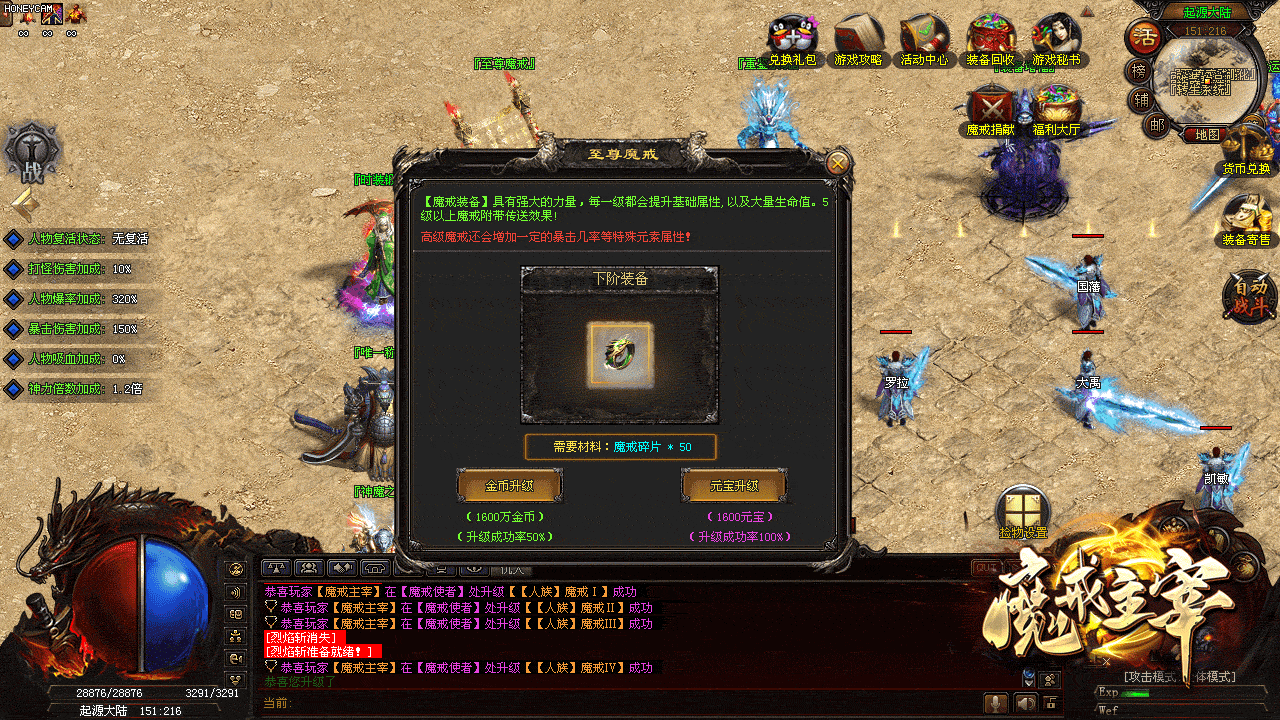Close the 至尊魔戒 upgrade window
The height and width of the screenshot is (720, 1280).
838,163
